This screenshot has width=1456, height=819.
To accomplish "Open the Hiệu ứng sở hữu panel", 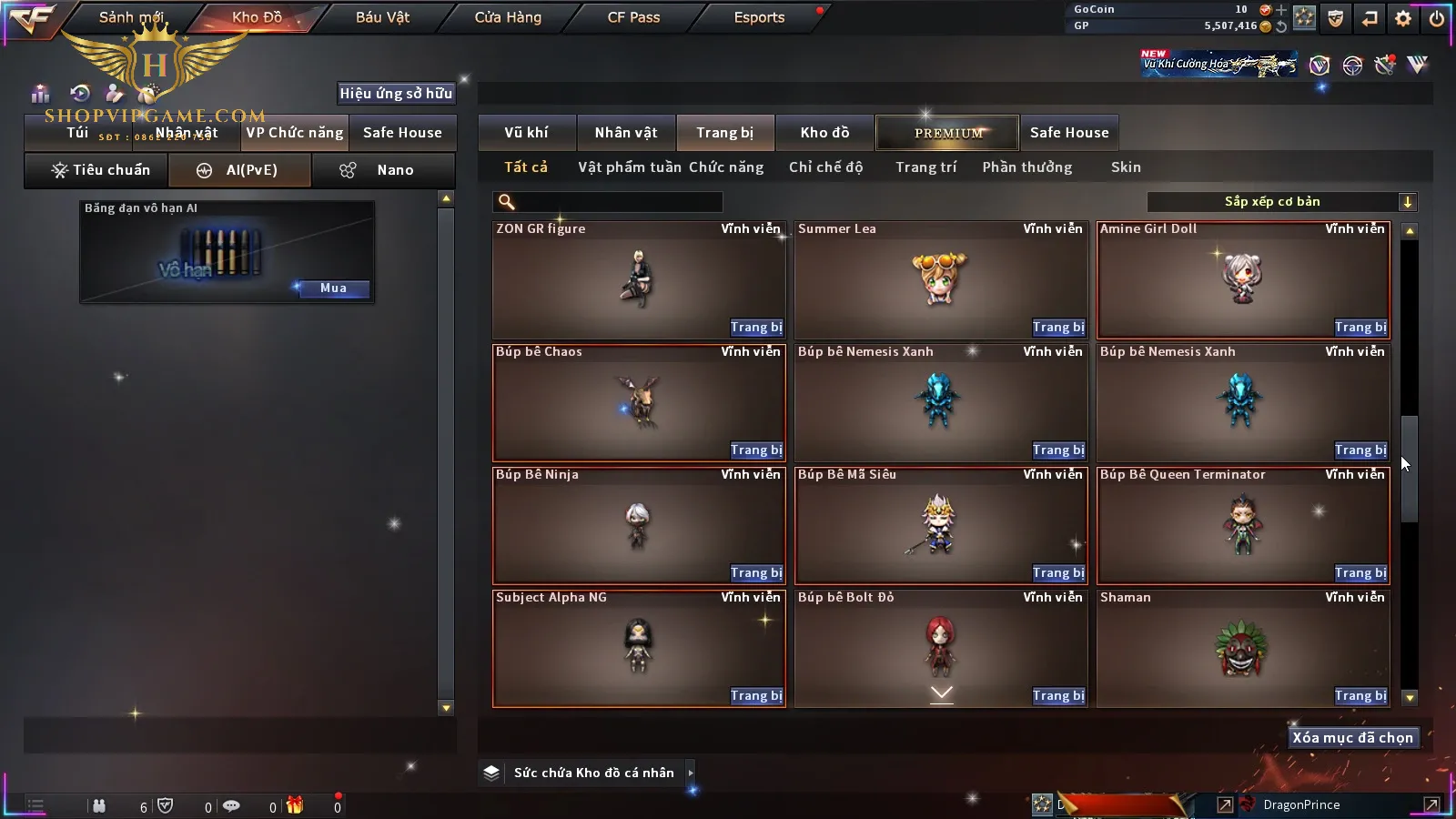I will (x=396, y=94).
